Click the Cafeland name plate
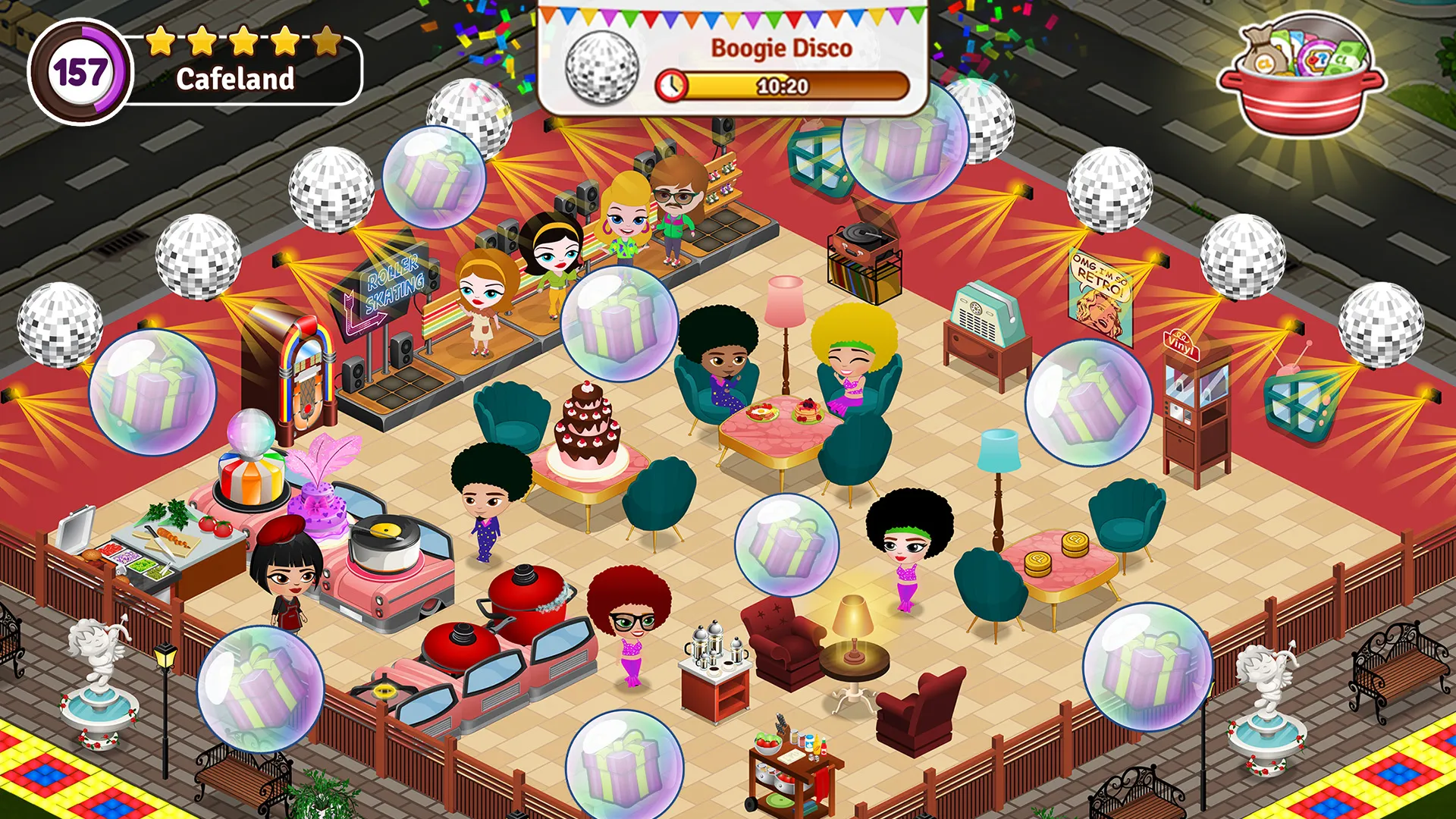The width and height of the screenshot is (1456, 819). pos(236,79)
